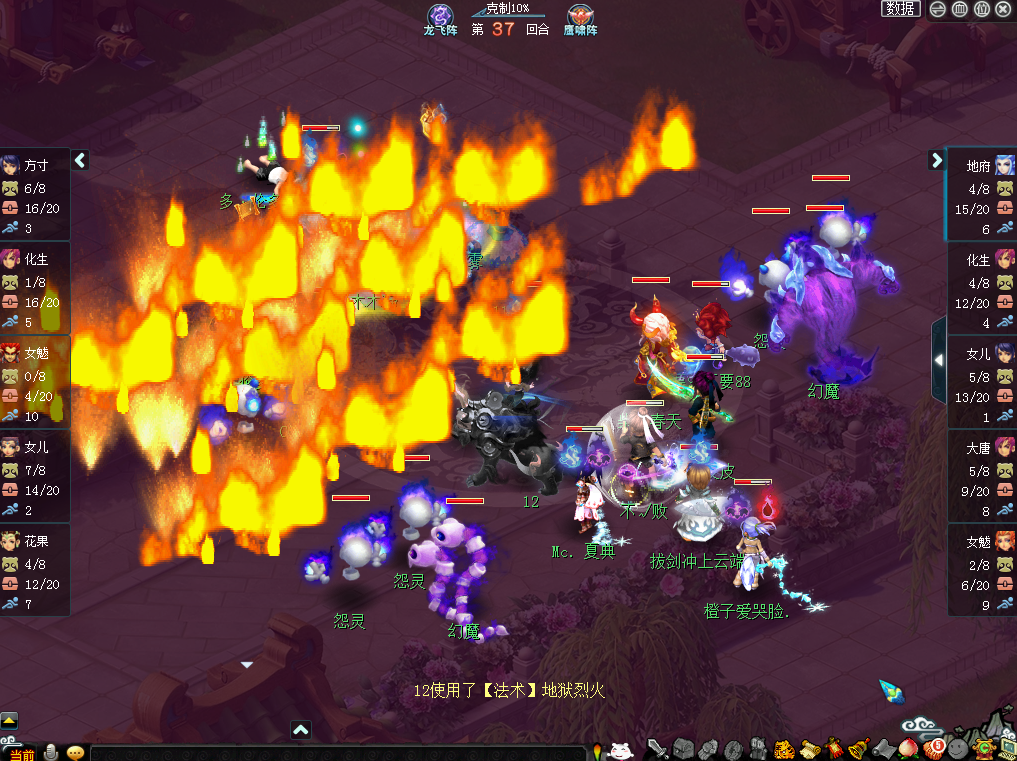Viewport: 1017px width, 761px height.
Task: Select the 花果 team member row
Action: (35, 570)
